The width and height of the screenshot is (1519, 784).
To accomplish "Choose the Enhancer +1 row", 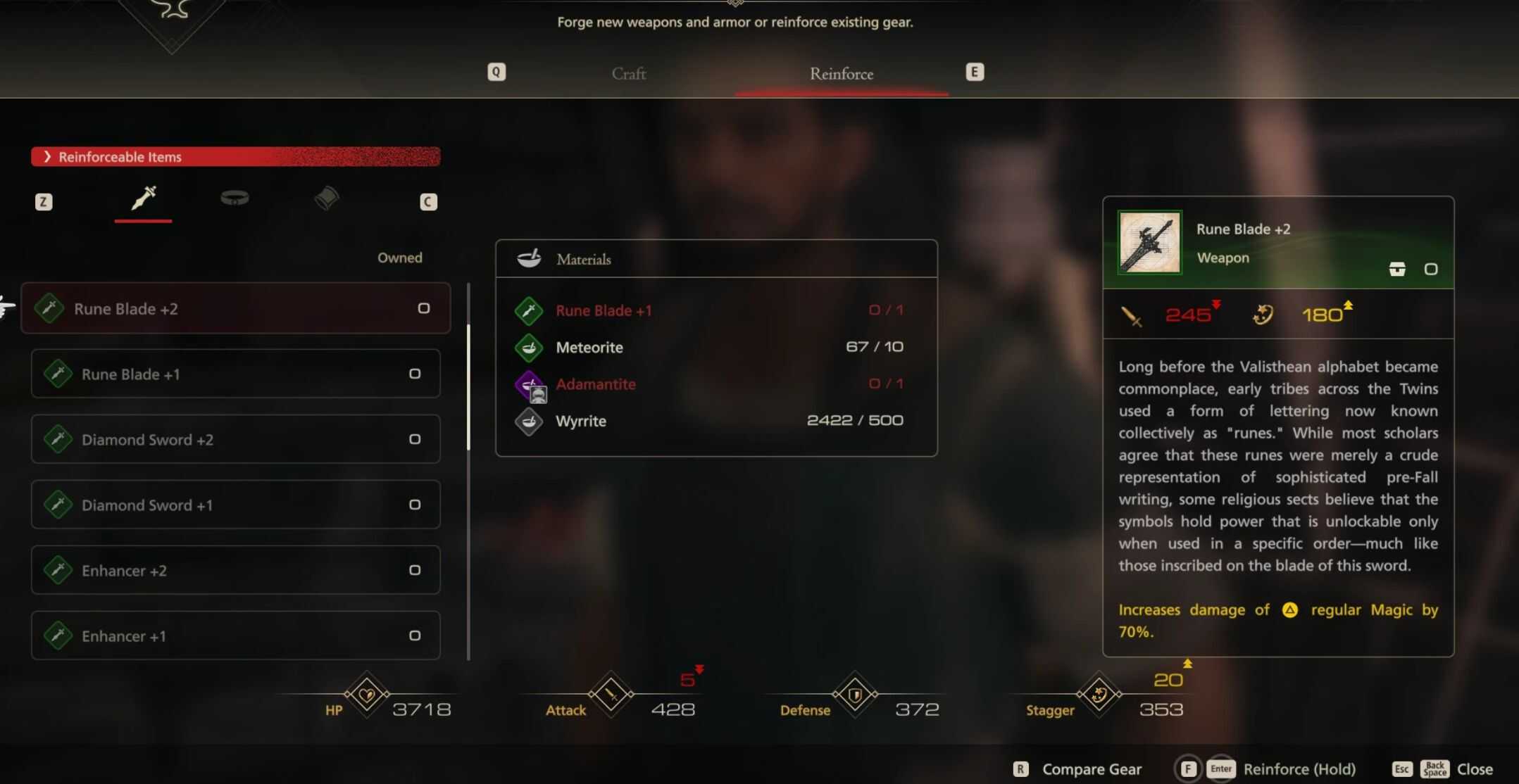I will coord(235,636).
